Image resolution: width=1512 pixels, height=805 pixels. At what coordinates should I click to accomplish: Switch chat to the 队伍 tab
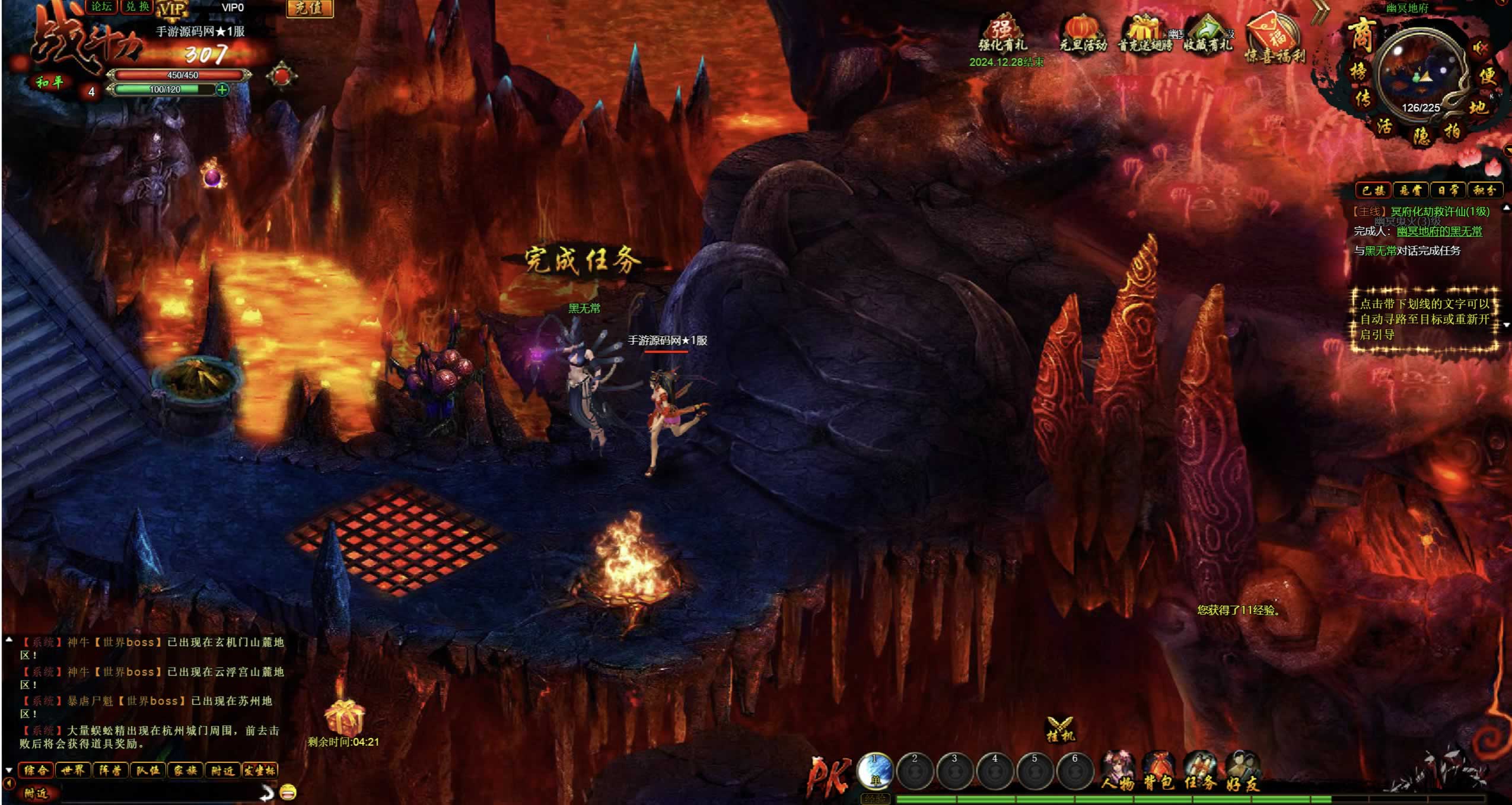pyautogui.click(x=148, y=771)
